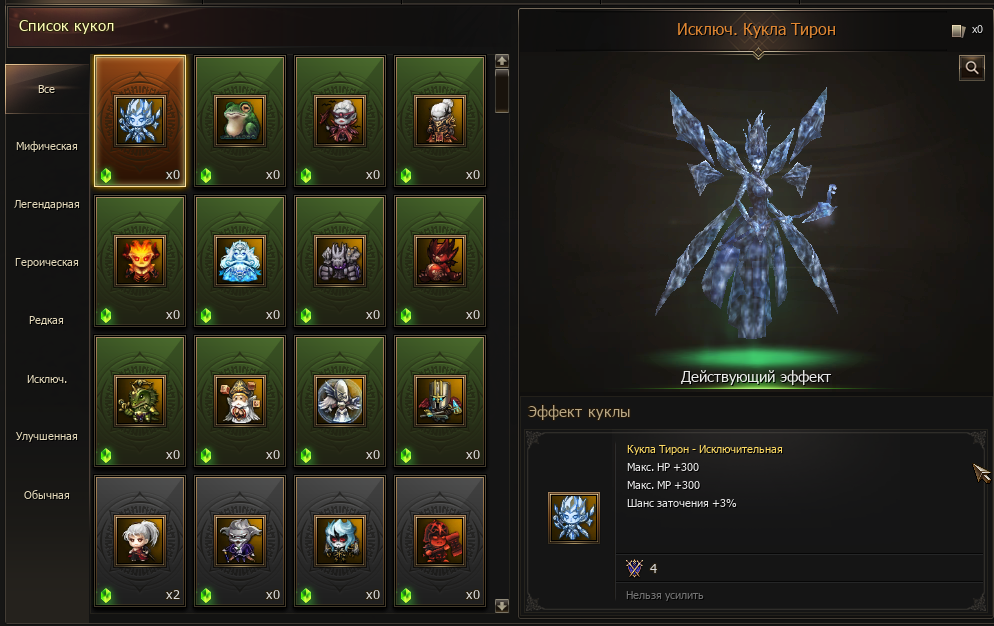The width and height of the screenshot is (994, 626).
Task: Select the green dragon doll card
Action: click(x=140, y=401)
